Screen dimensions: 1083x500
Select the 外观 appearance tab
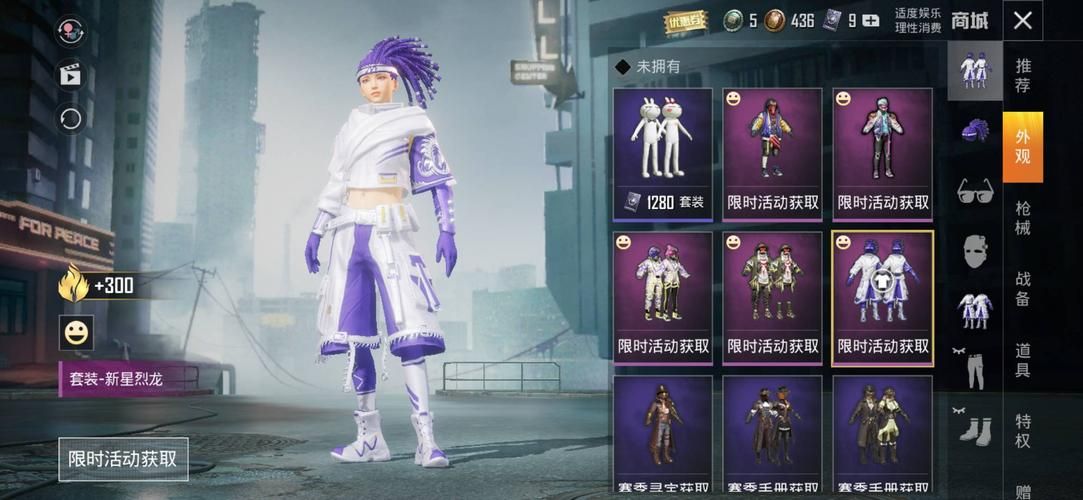[1023, 147]
